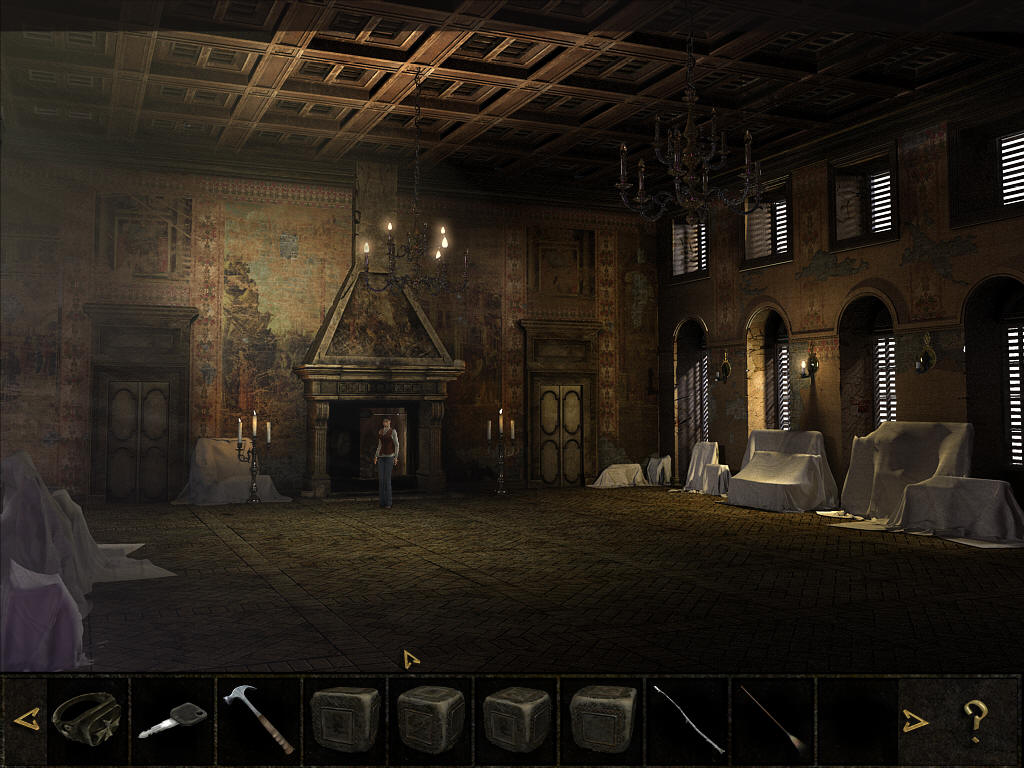1024x768 pixels.
Task: Open help with the question mark icon
Action: 975,718
